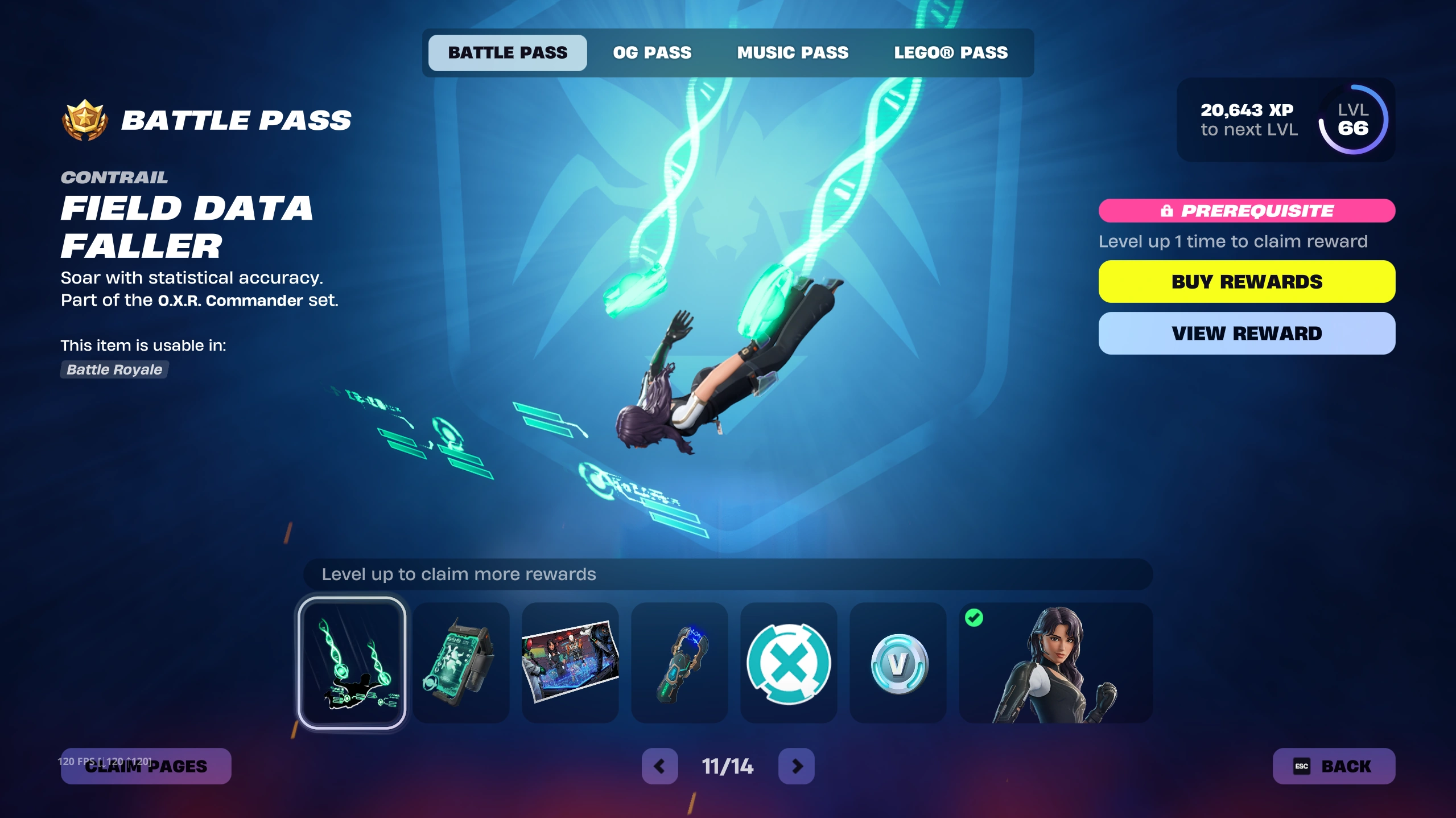Switch to the Battle Pass tab
This screenshot has height=818, width=1456.
coord(507,53)
